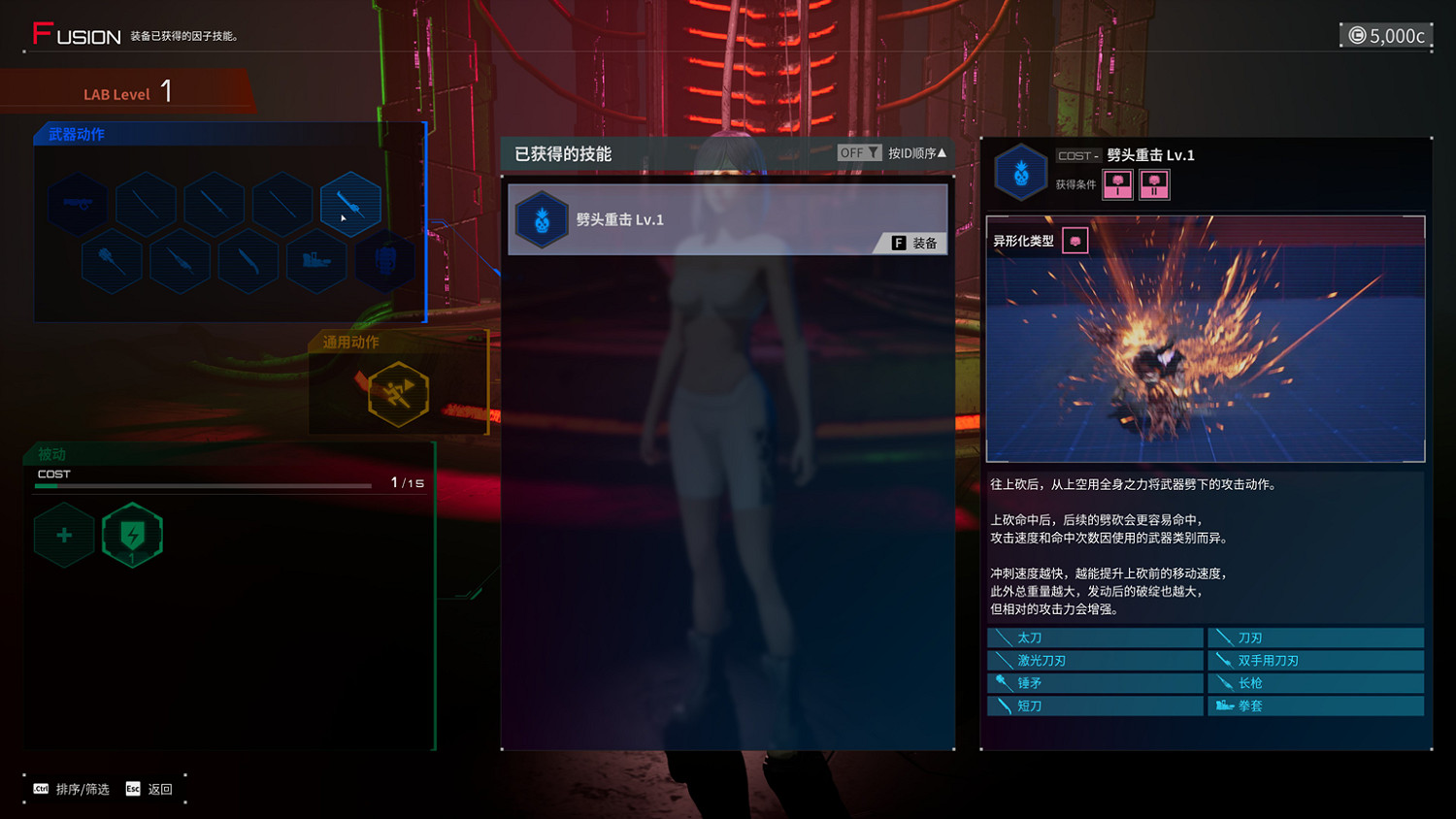Select the machete weapon action icon

[x=248, y=260]
